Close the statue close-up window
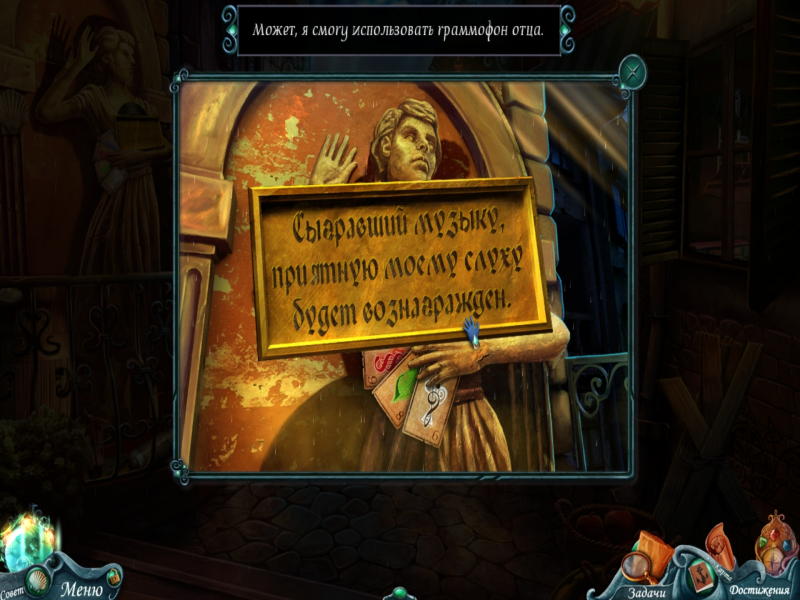Image resolution: width=800 pixels, height=600 pixels. pyautogui.click(x=632, y=71)
